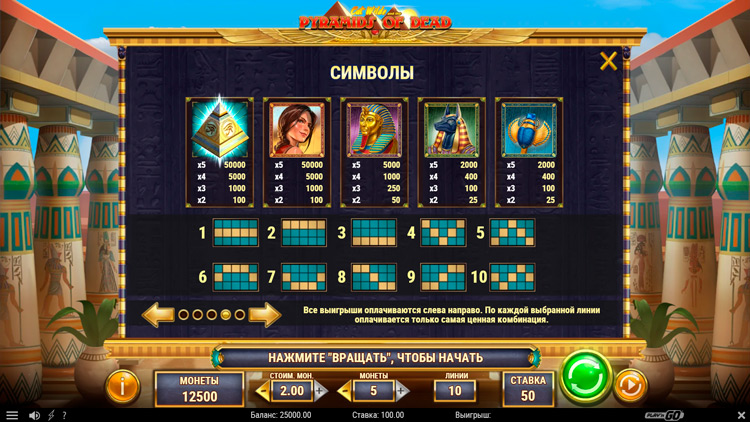Jump to the first paytable page dot
This screenshot has height=422, width=750.
[x=183, y=314]
